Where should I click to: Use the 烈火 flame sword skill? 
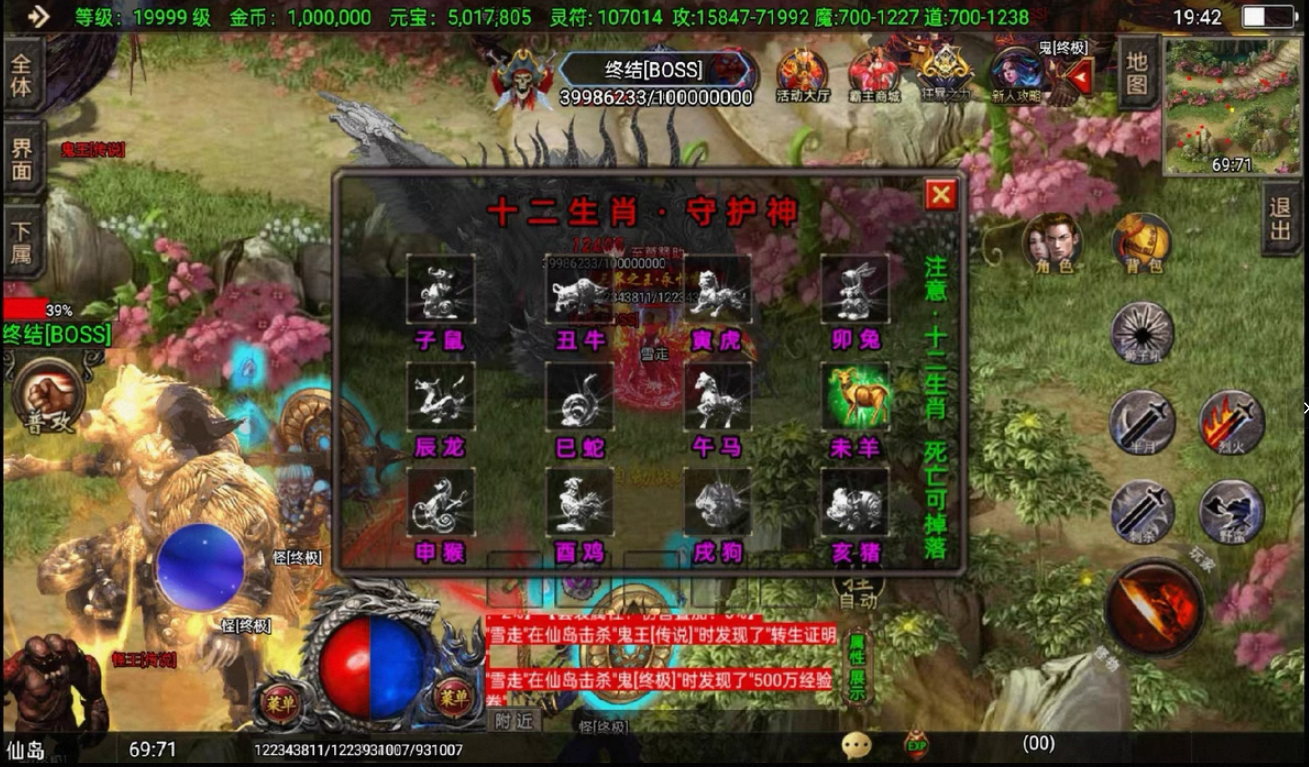coord(1232,422)
